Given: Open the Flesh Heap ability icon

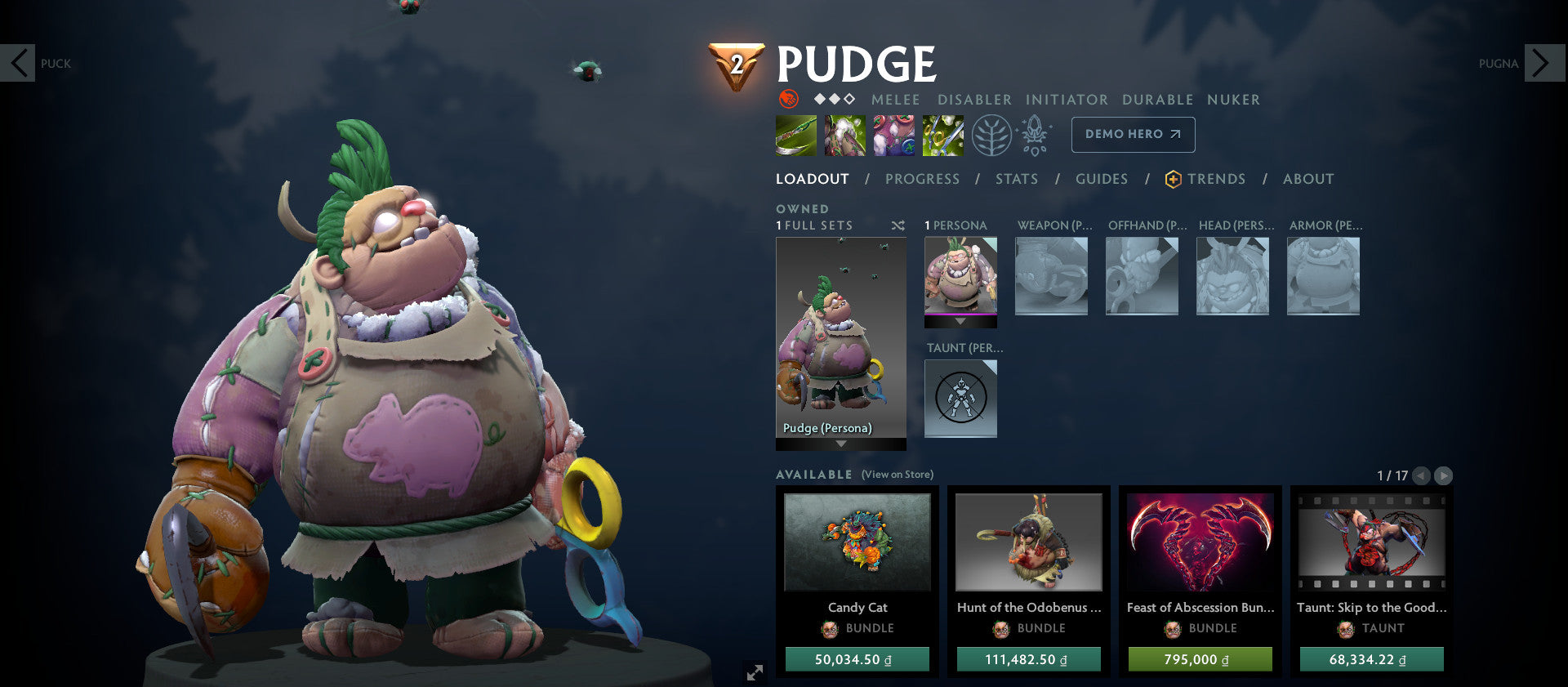Looking at the screenshot, I should tap(893, 136).
